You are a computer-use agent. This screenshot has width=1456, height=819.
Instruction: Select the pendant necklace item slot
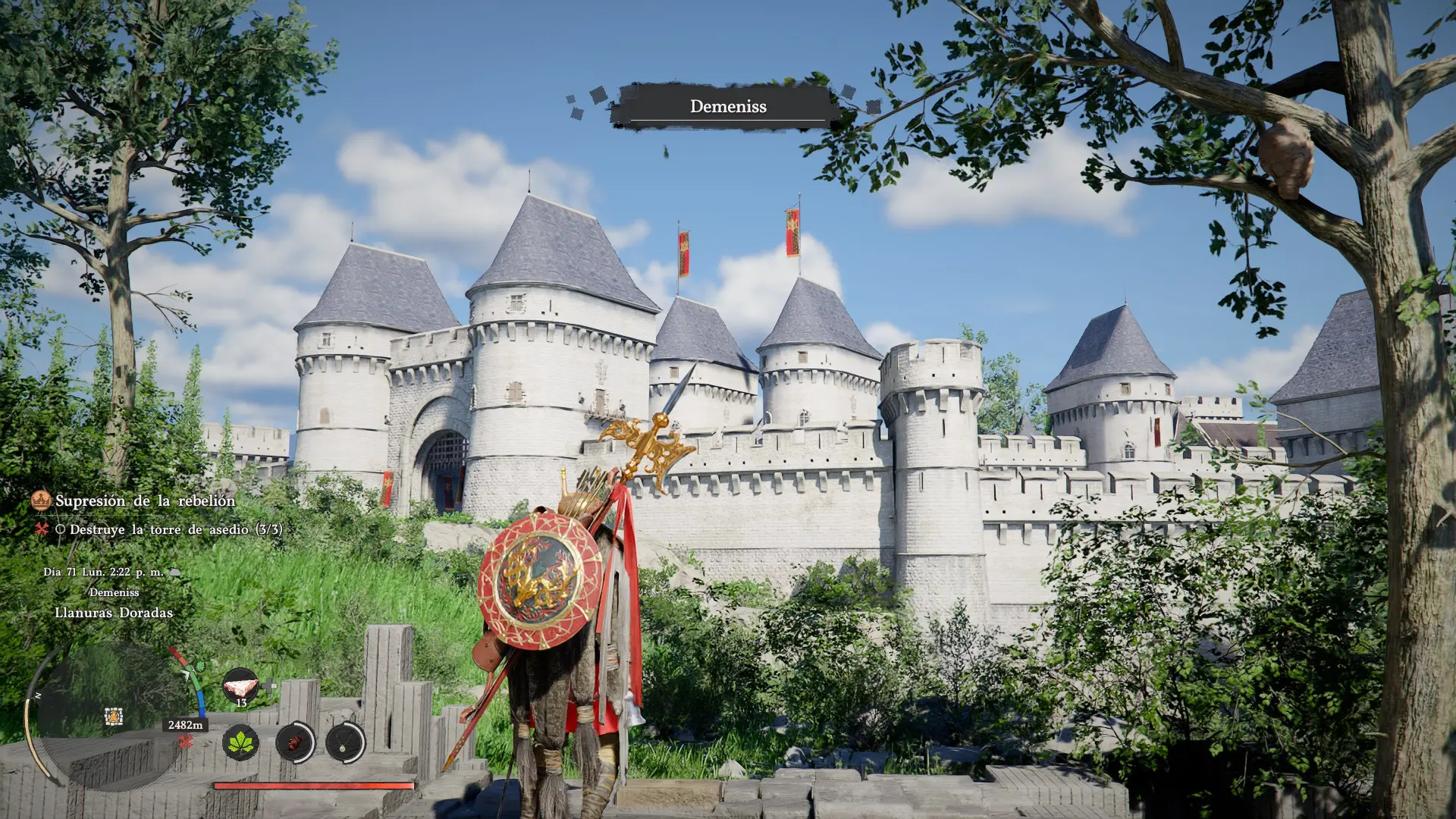(x=345, y=742)
